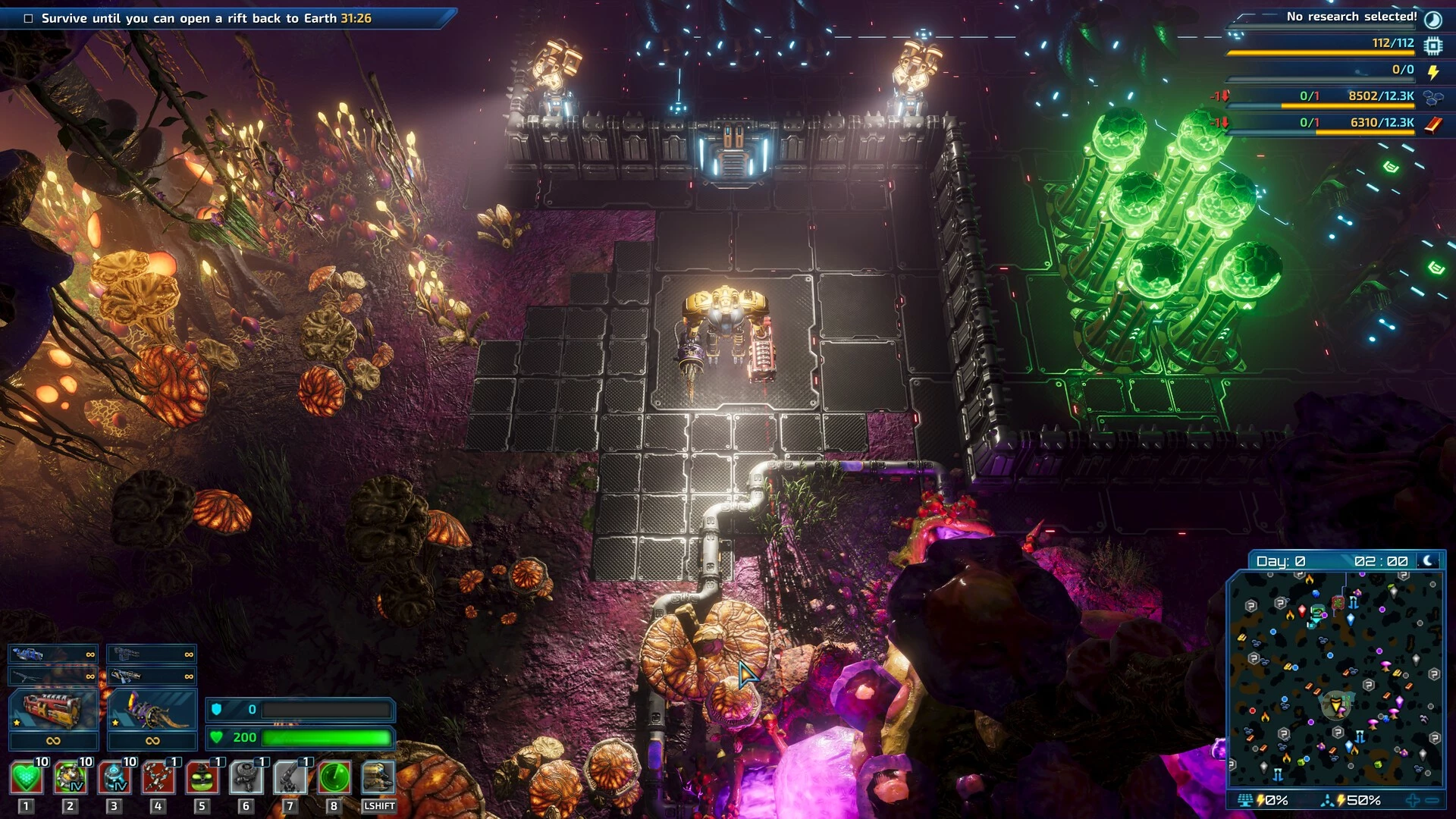Viewport: 1456px width, 819px height.
Task: Use the red drone swarm skill slot
Action: click(x=158, y=778)
